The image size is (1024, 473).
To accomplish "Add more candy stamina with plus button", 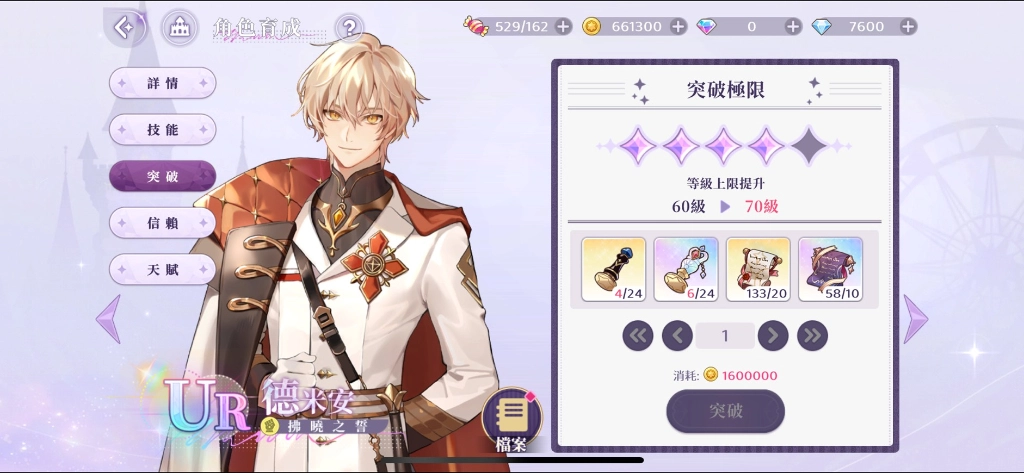I will 564,26.
